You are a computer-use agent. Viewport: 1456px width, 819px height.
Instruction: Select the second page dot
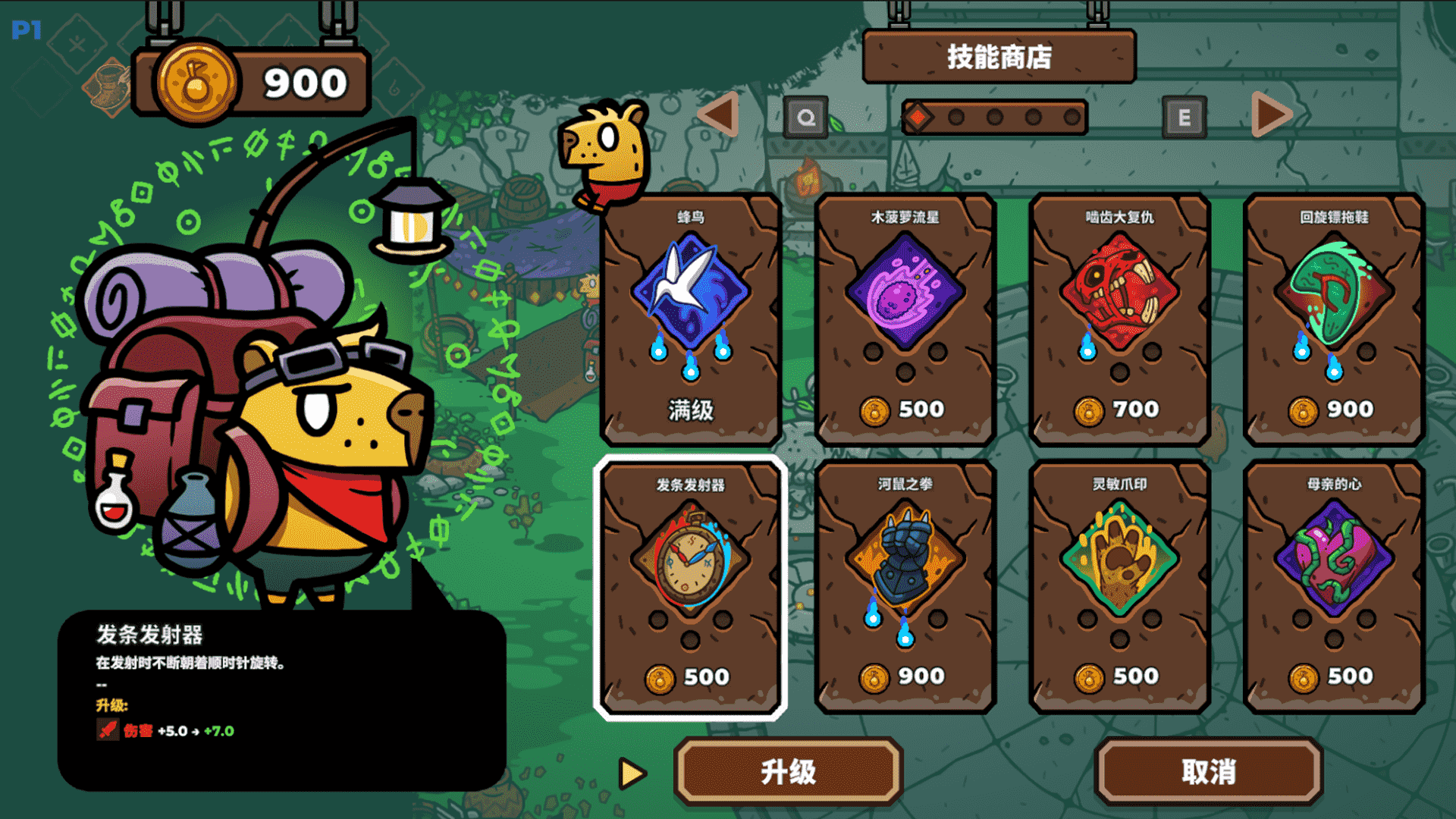(955, 118)
